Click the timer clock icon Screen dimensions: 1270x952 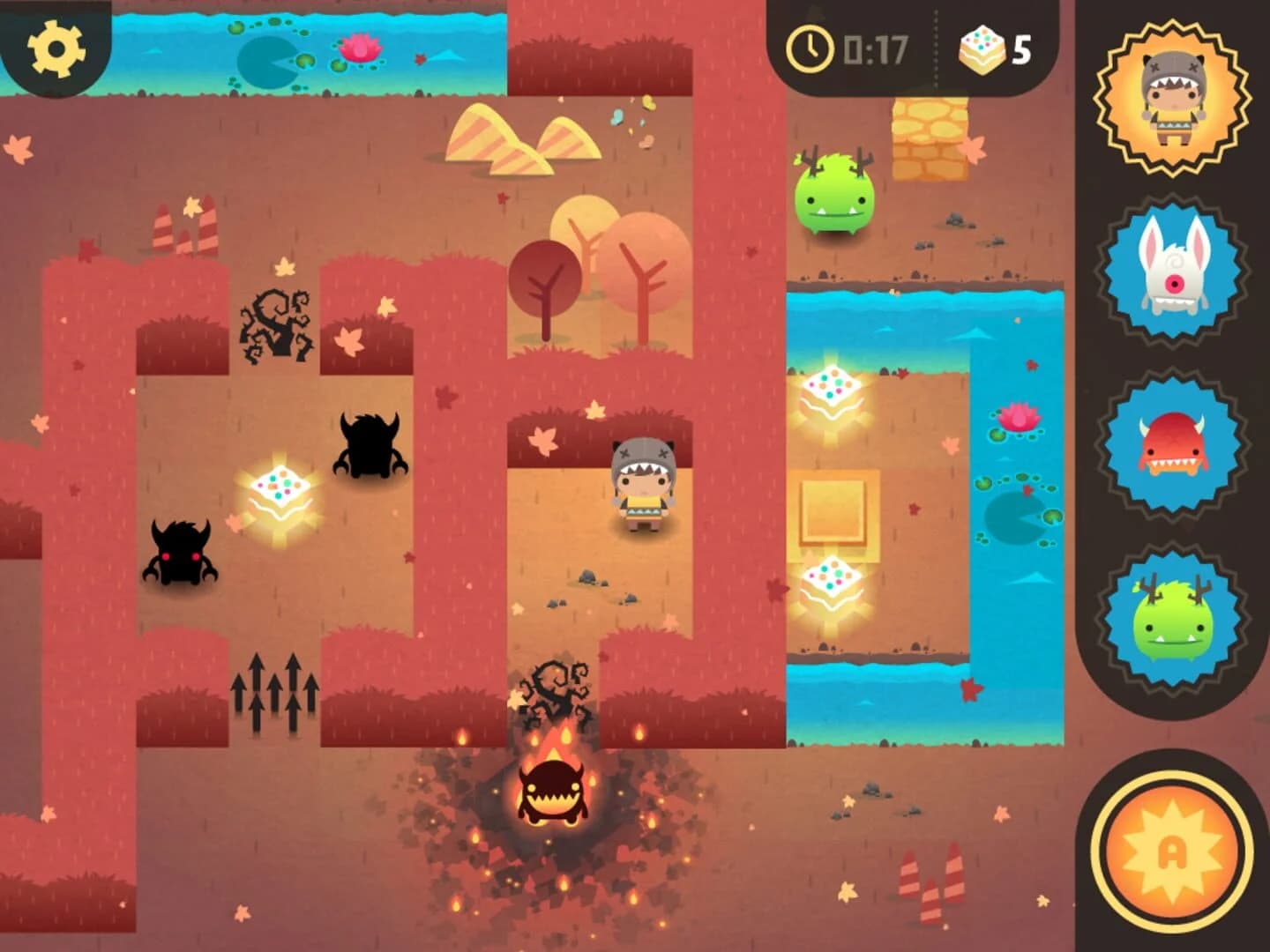(x=810, y=50)
